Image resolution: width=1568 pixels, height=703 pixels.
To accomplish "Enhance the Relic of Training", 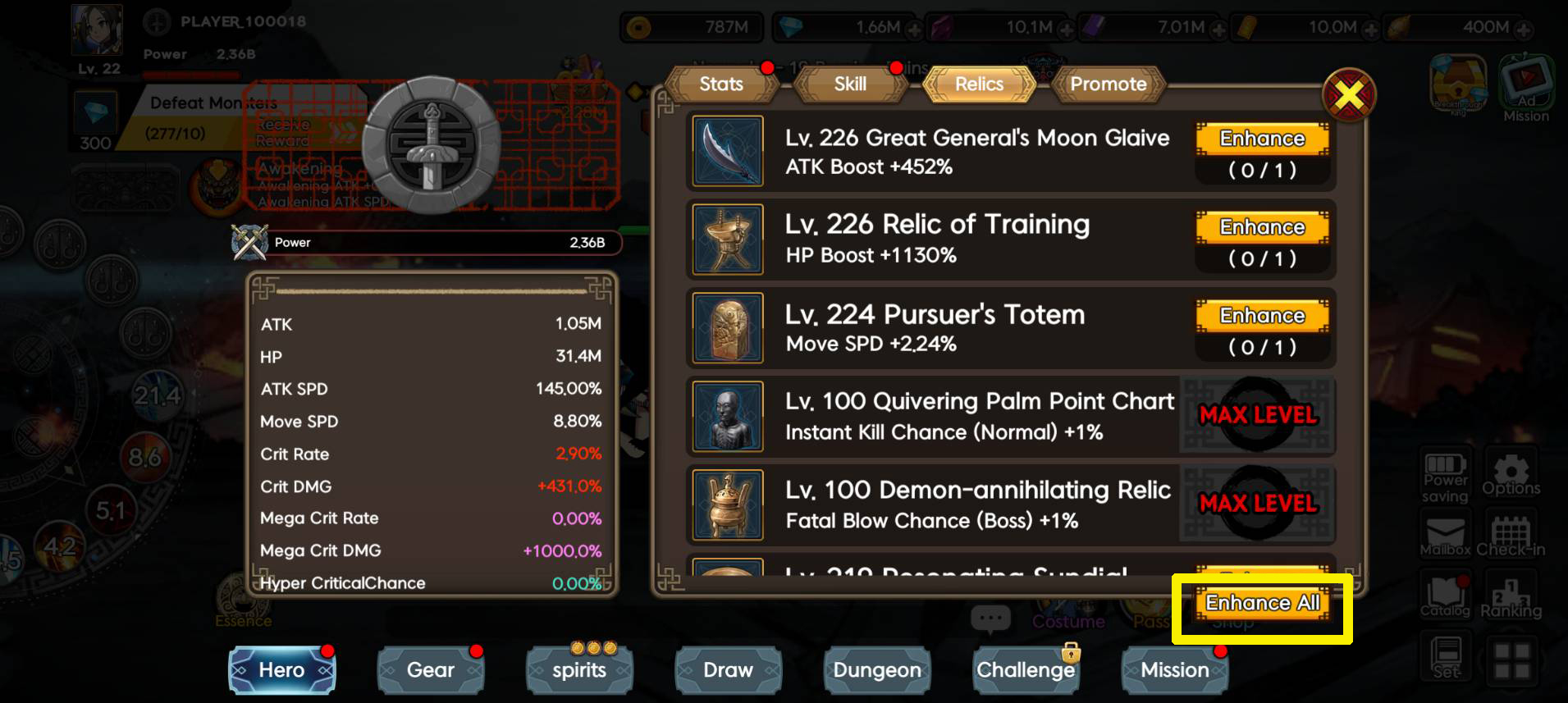I will (x=1263, y=226).
